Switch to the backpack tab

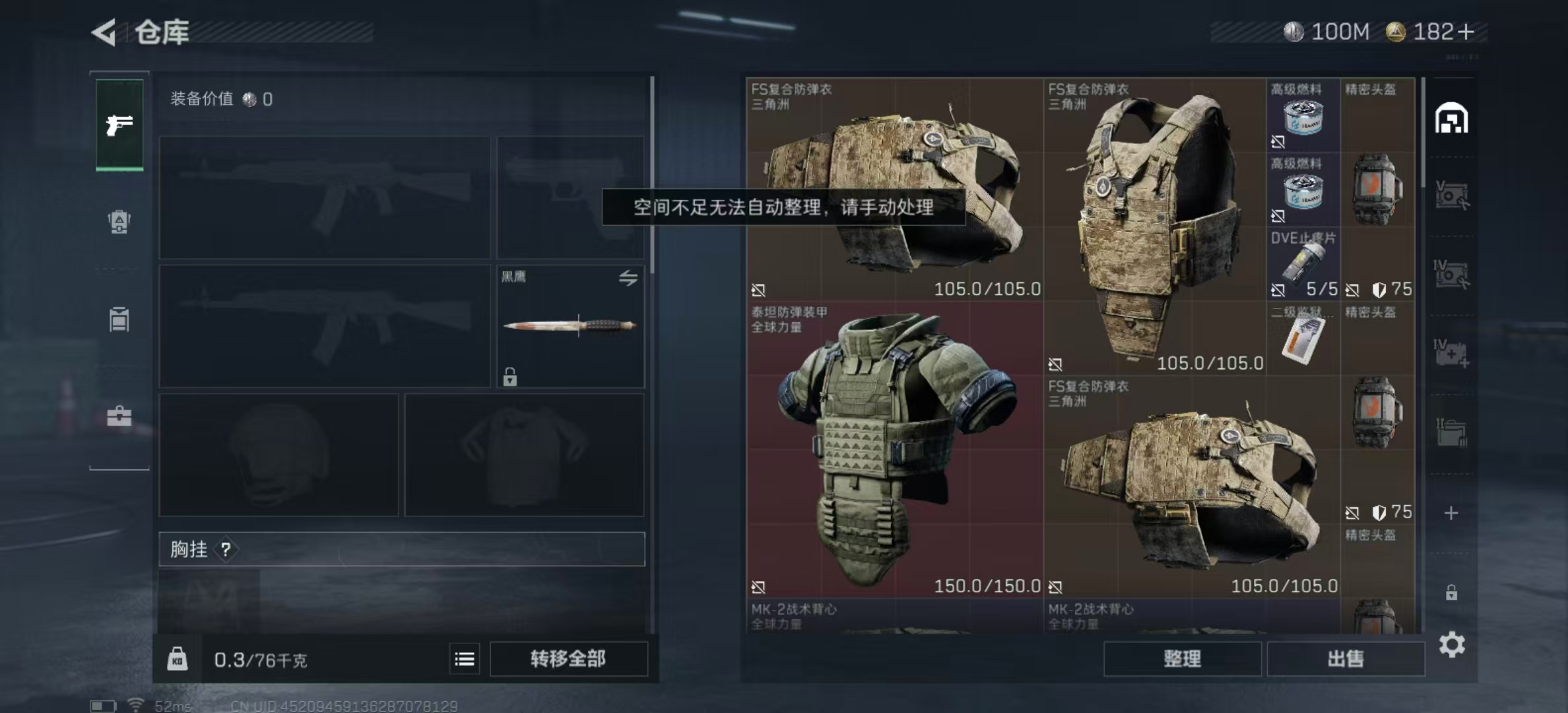[119, 222]
